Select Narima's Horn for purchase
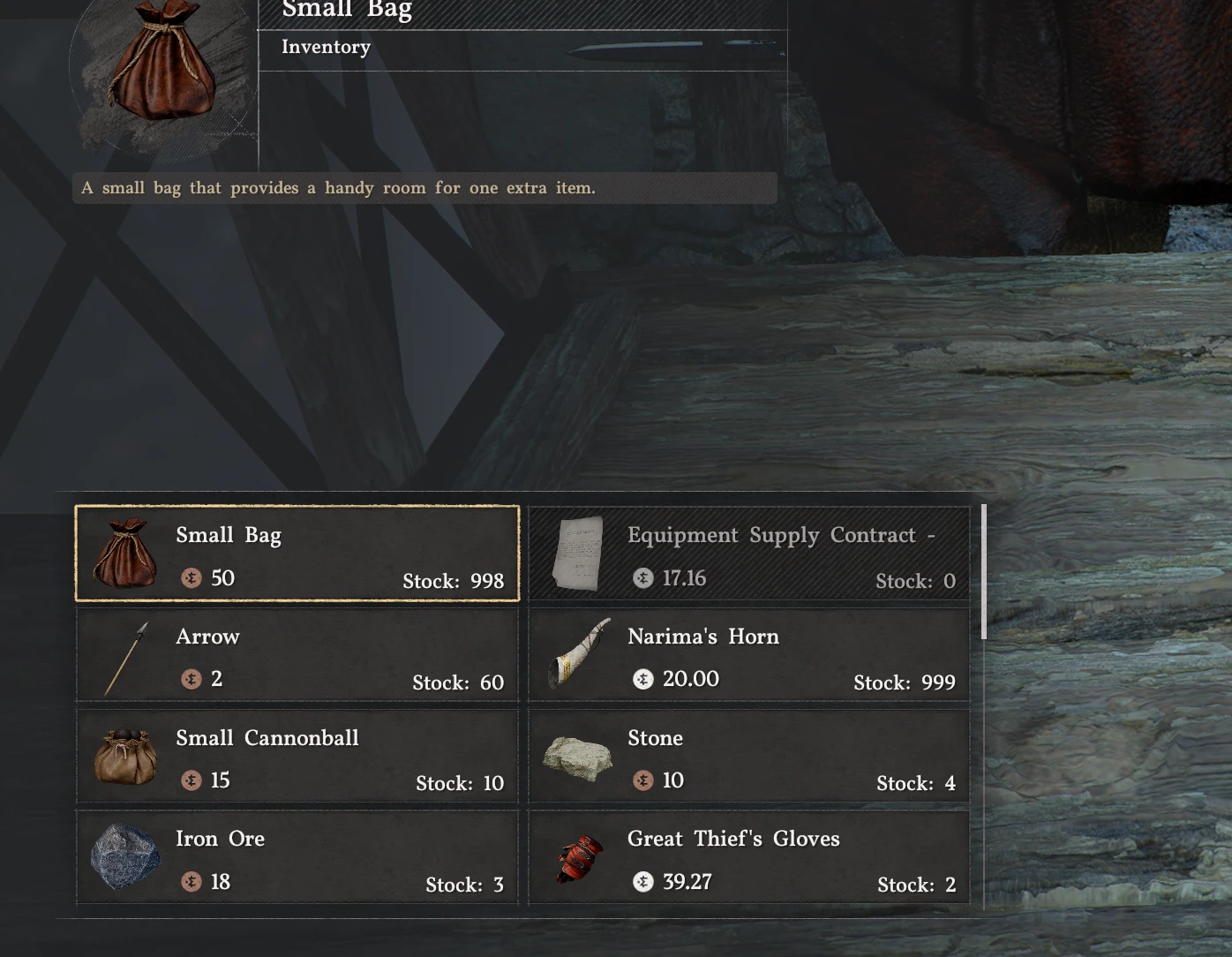The width and height of the screenshot is (1232, 957). (x=749, y=656)
